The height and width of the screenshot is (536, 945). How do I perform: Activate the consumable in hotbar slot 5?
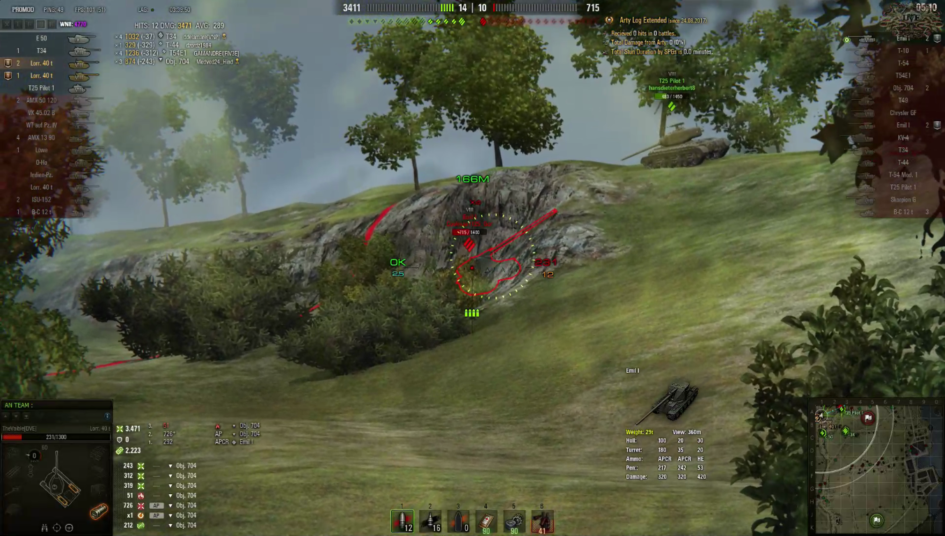(514, 521)
